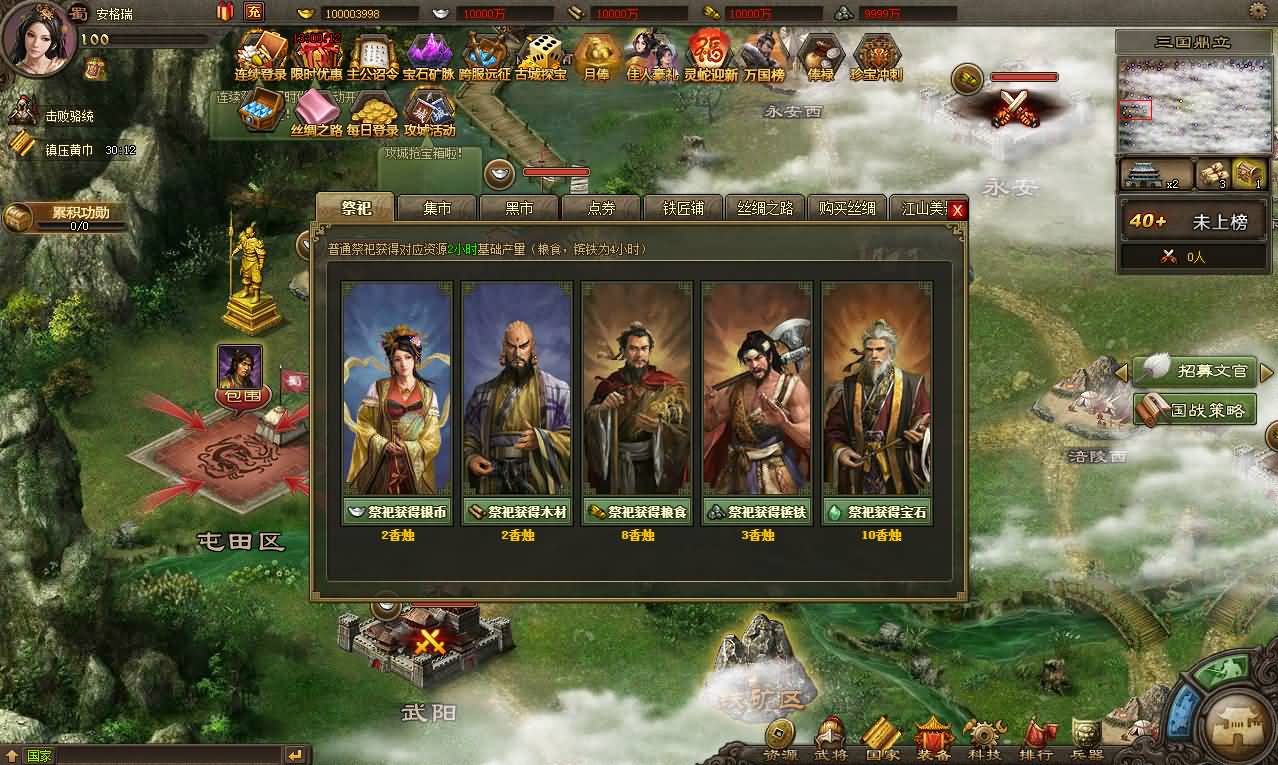Click the 祭祀获得镔铁 iron sacrifice button
Viewport: 1278px width, 765px height.
coord(757,512)
